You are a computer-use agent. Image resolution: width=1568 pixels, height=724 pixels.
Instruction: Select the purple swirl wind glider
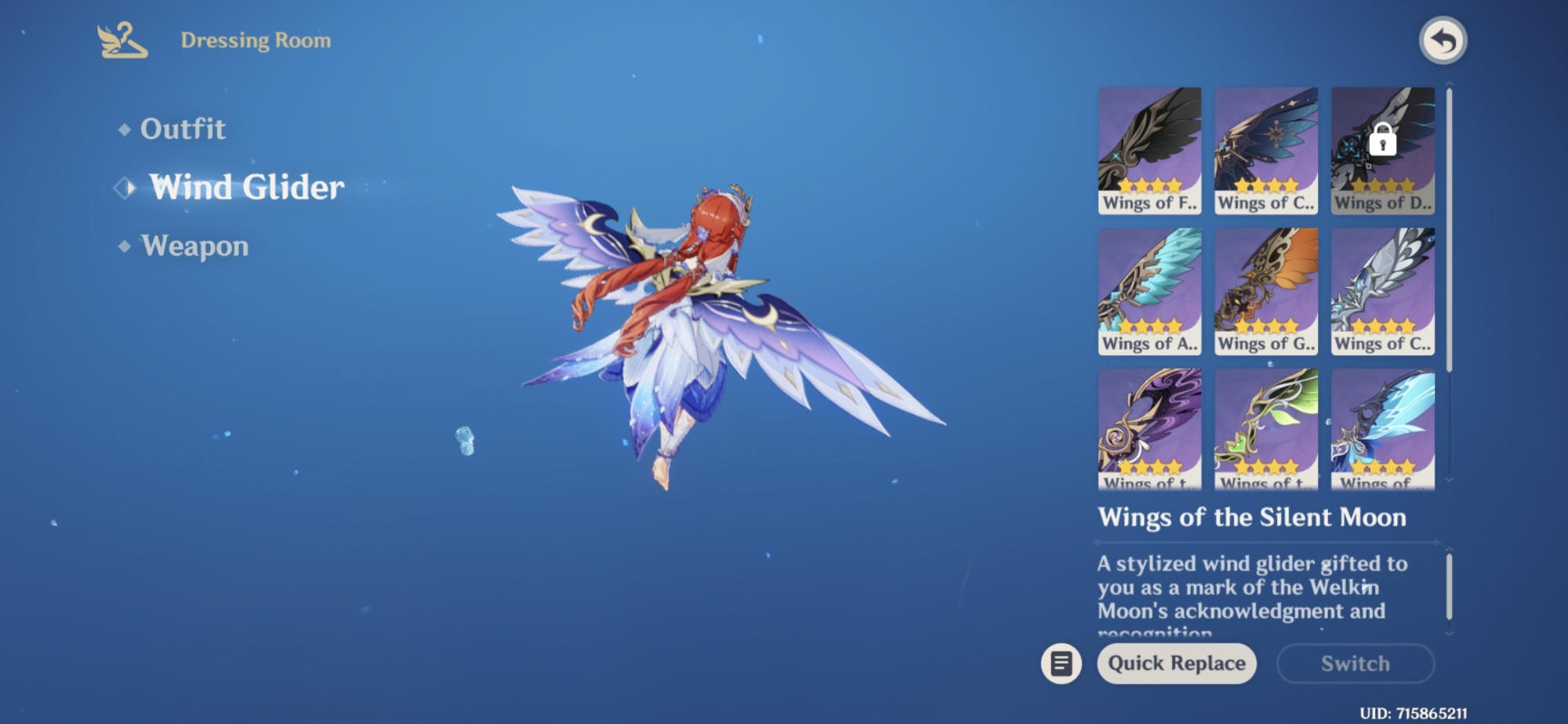(1149, 429)
